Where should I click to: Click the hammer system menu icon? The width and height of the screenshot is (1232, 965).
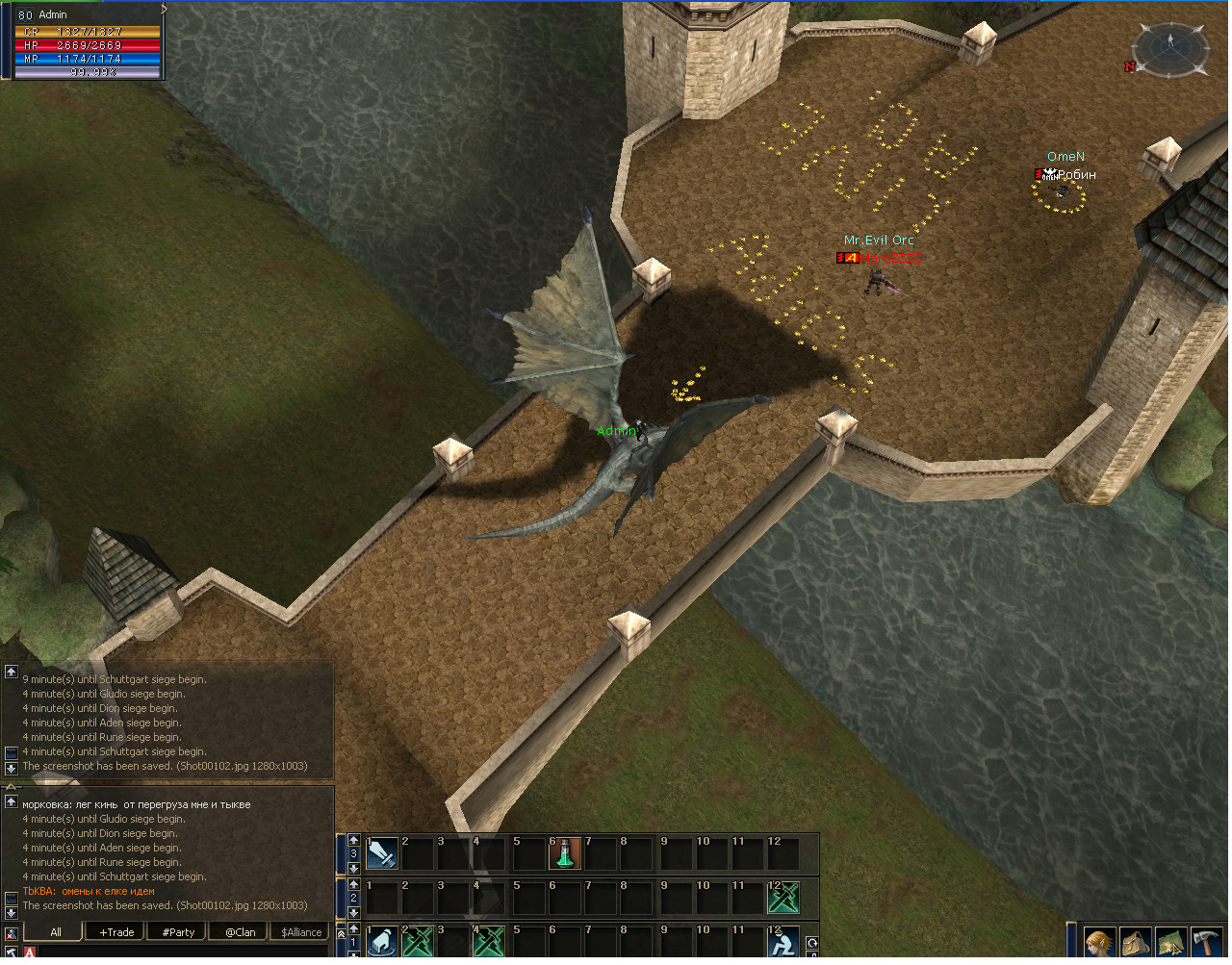pyautogui.click(x=1207, y=942)
